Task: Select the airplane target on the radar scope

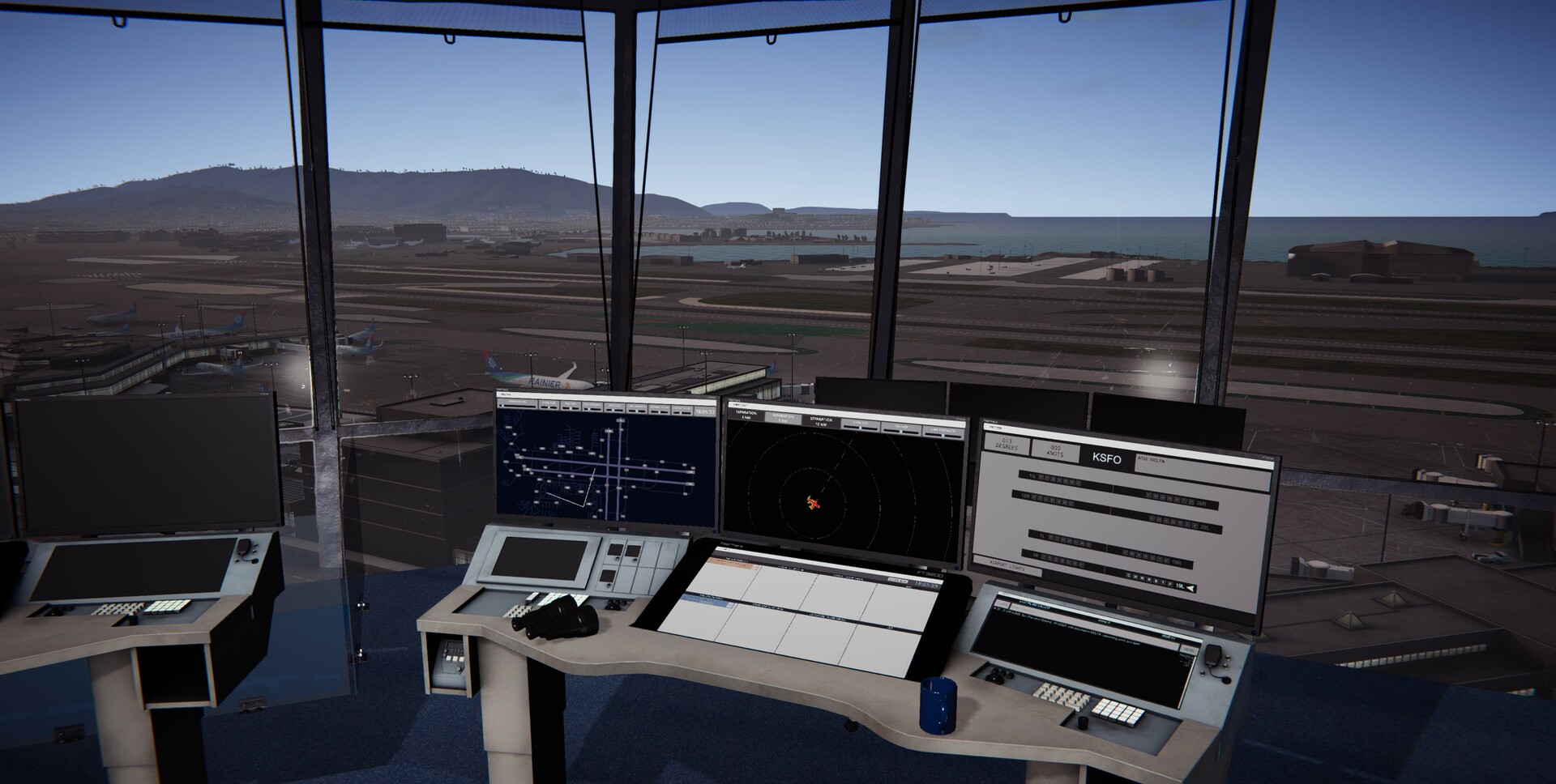Action: tap(814, 503)
